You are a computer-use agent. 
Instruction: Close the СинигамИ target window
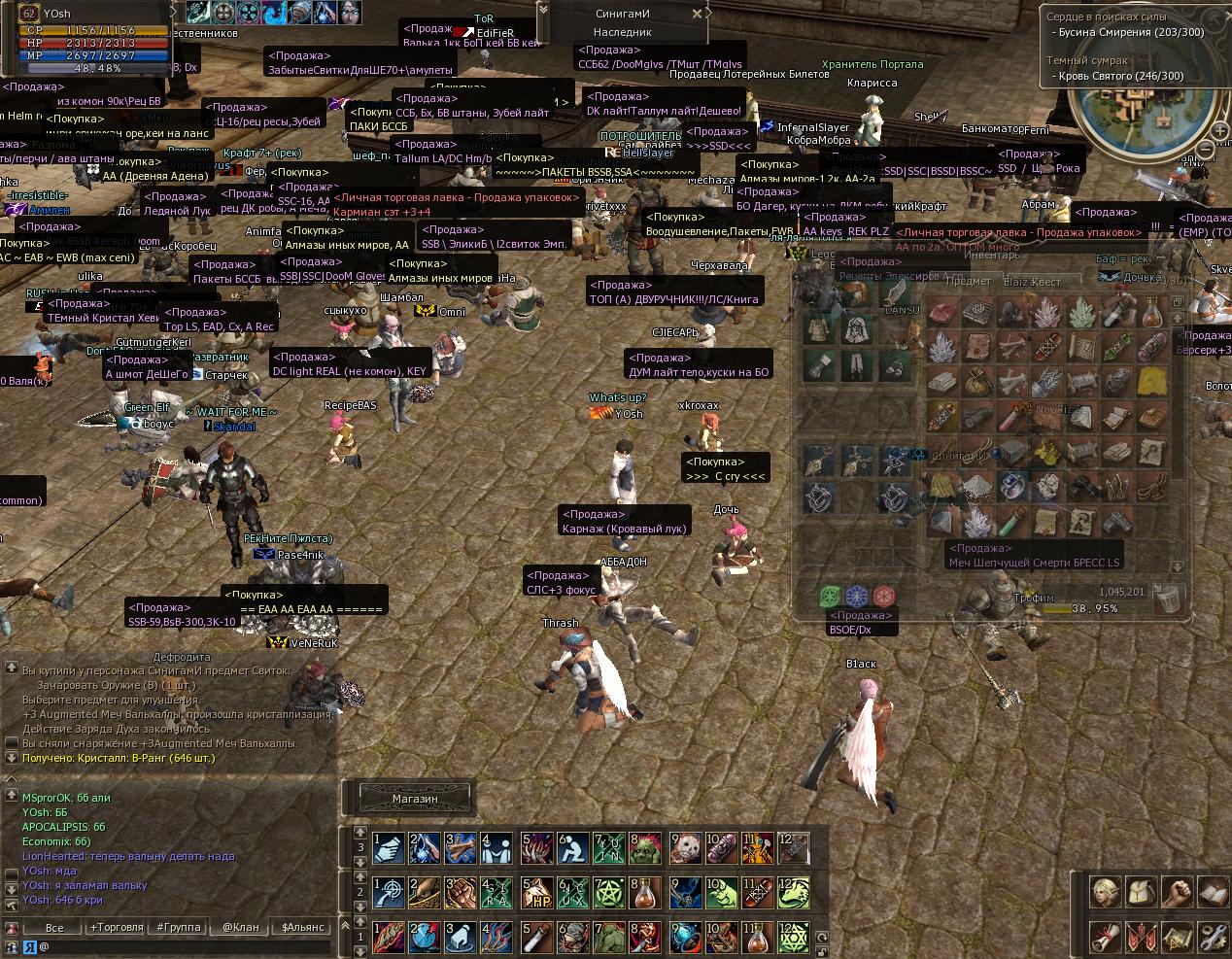coord(697,15)
